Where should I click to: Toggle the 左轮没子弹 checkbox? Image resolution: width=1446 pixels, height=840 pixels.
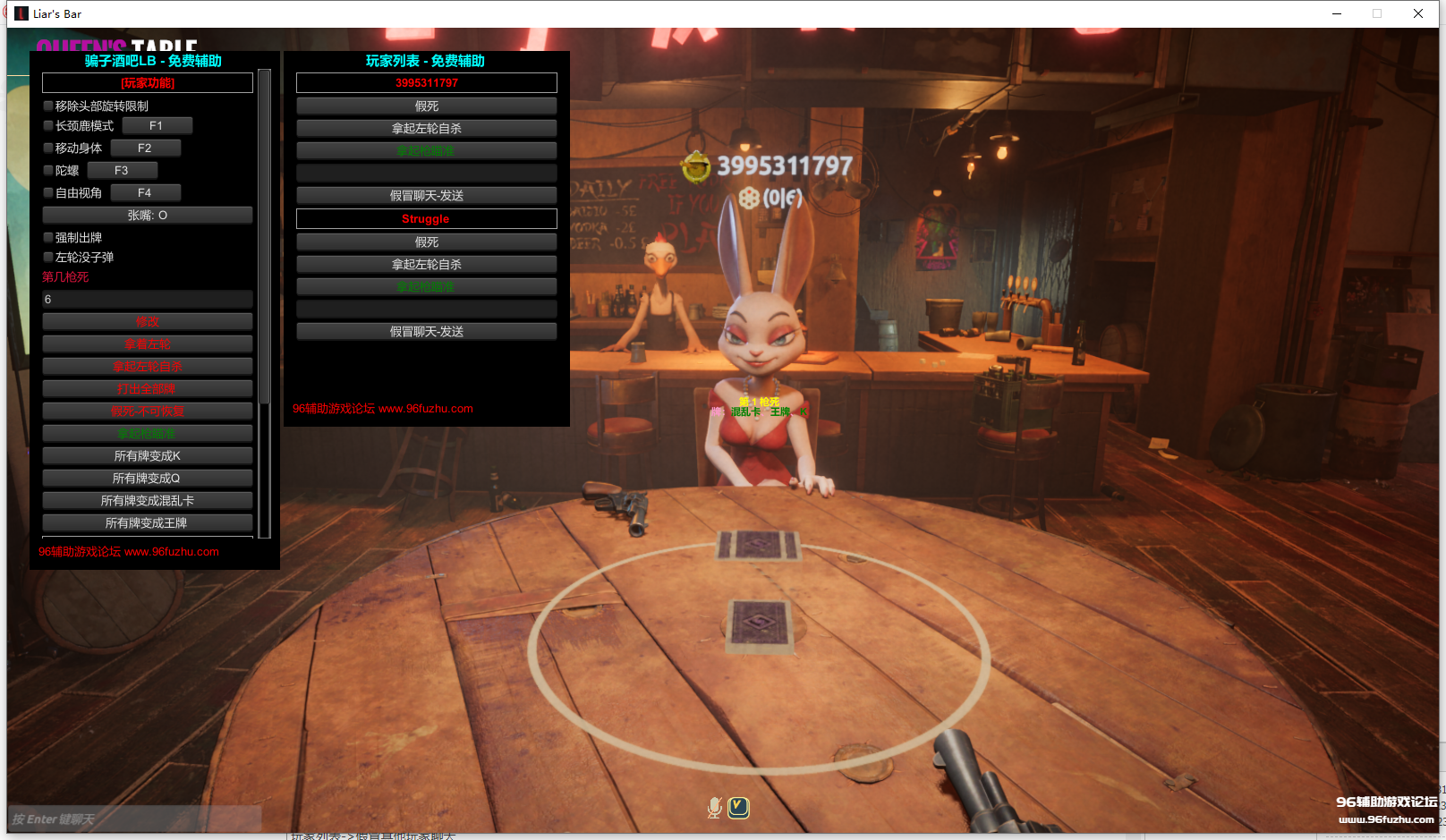[48, 258]
